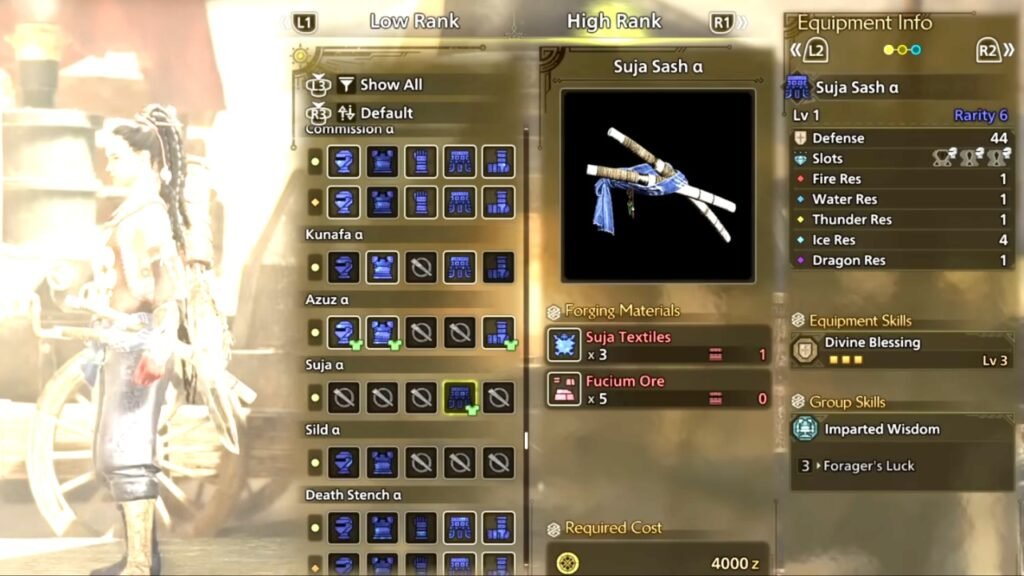Pick the Kunafa α chest armor
Viewport: 1024px width, 576px height.
click(x=383, y=267)
